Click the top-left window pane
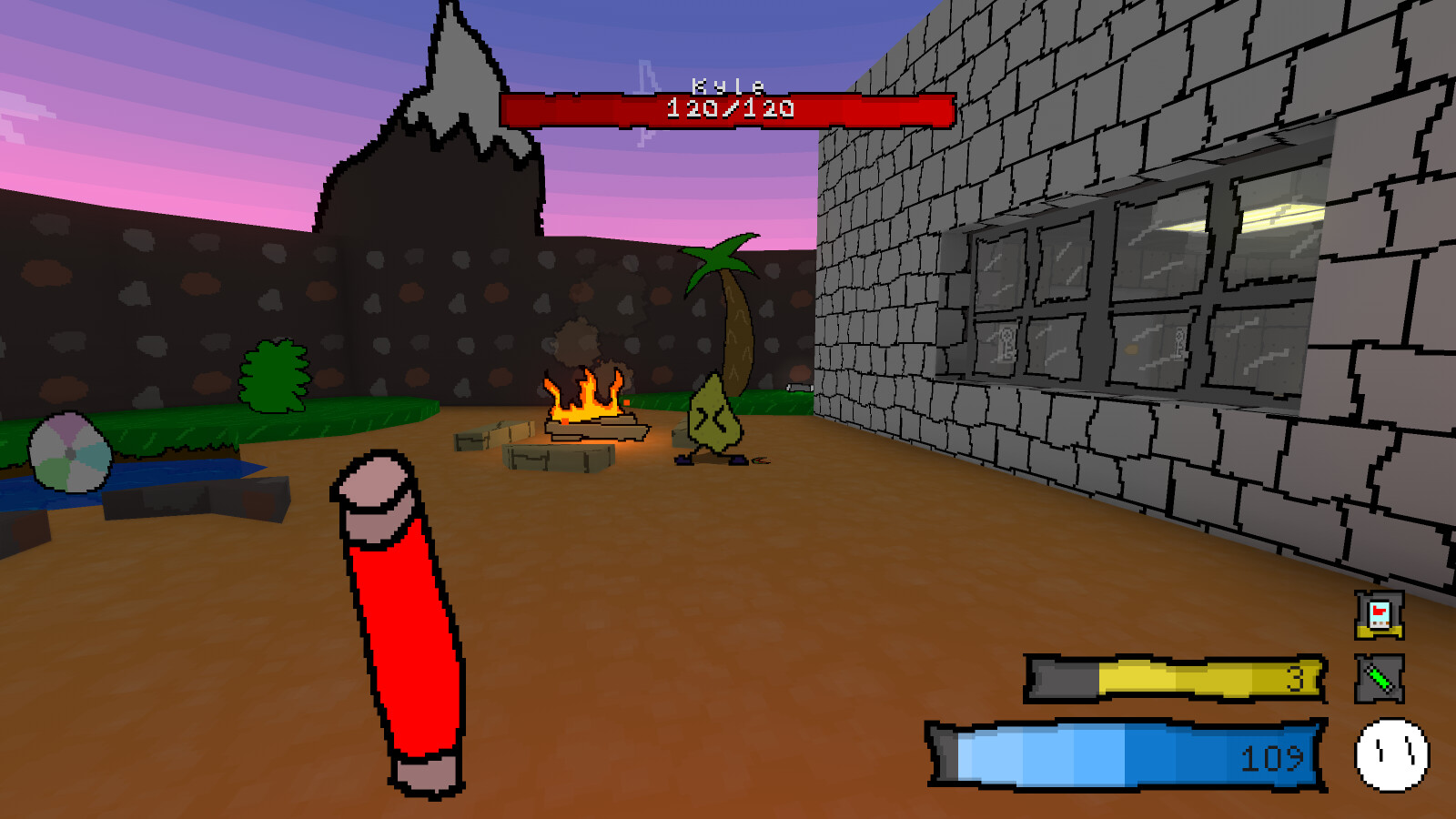 (x=1001, y=273)
